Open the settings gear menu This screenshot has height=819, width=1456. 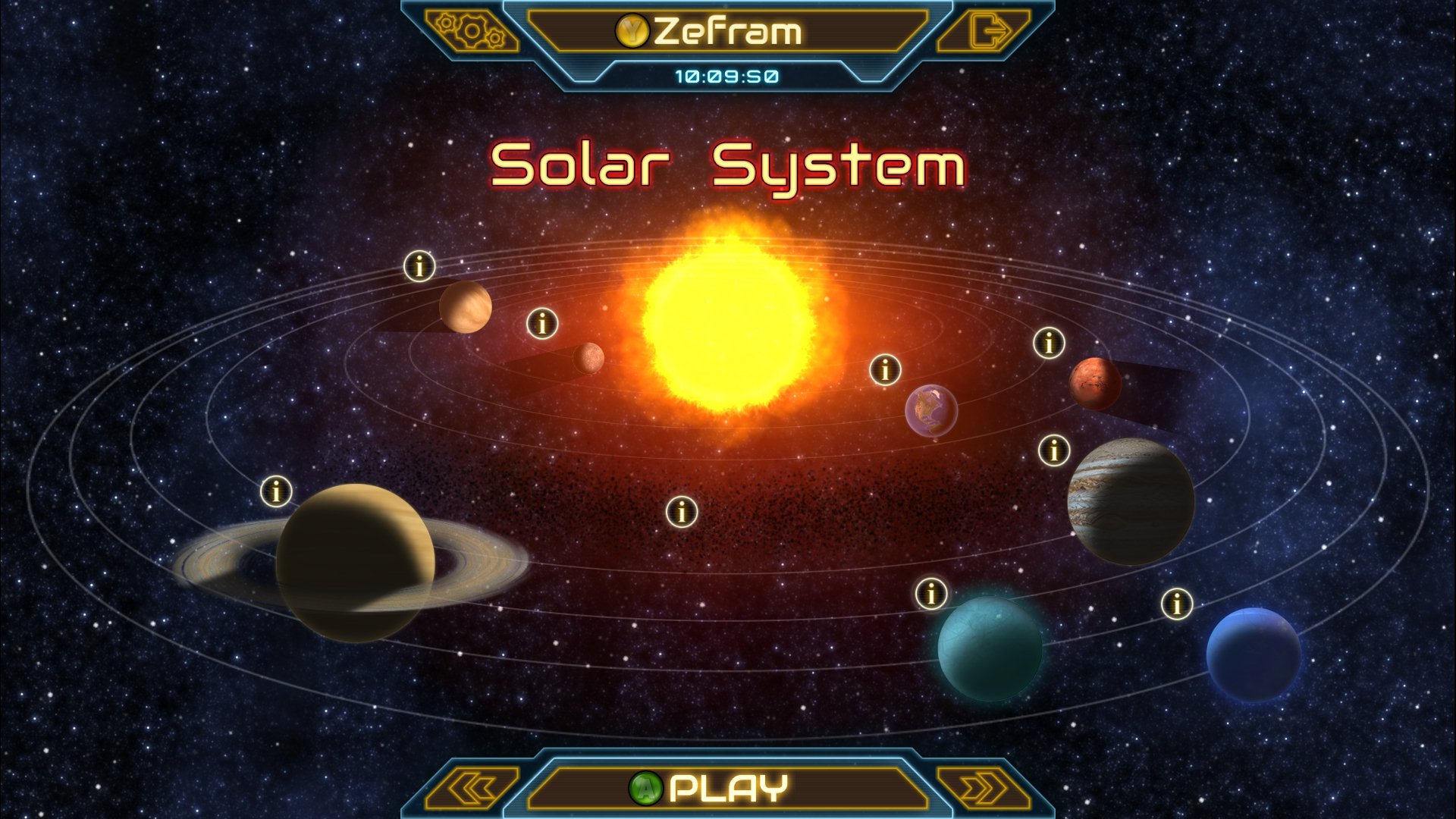coord(470,32)
